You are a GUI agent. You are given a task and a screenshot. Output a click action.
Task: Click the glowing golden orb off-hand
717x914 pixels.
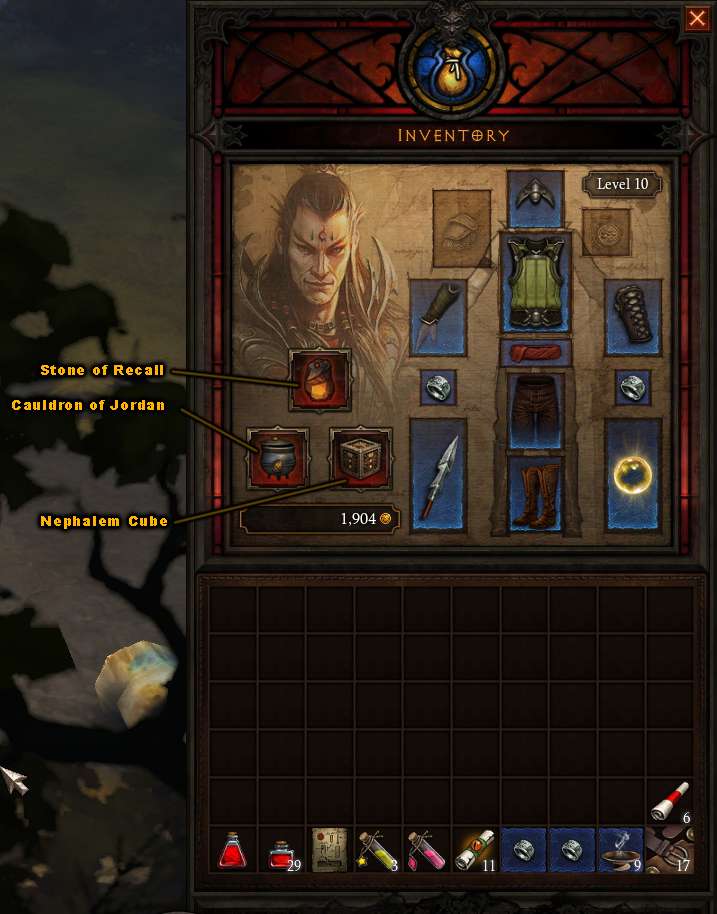click(x=633, y=474)
